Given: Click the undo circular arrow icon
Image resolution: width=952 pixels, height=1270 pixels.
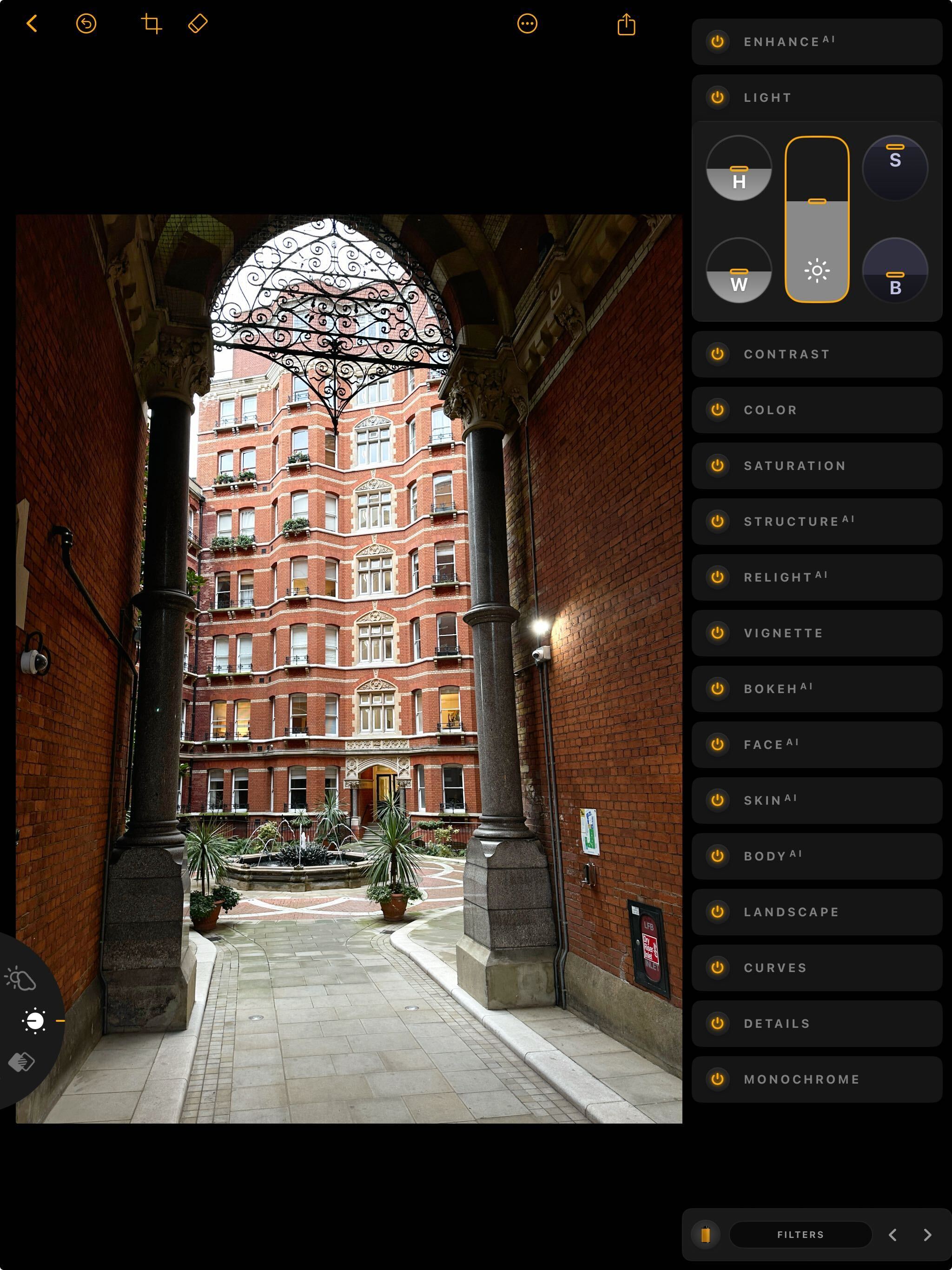Looking at the screenshot, I should tap(86, 24).
